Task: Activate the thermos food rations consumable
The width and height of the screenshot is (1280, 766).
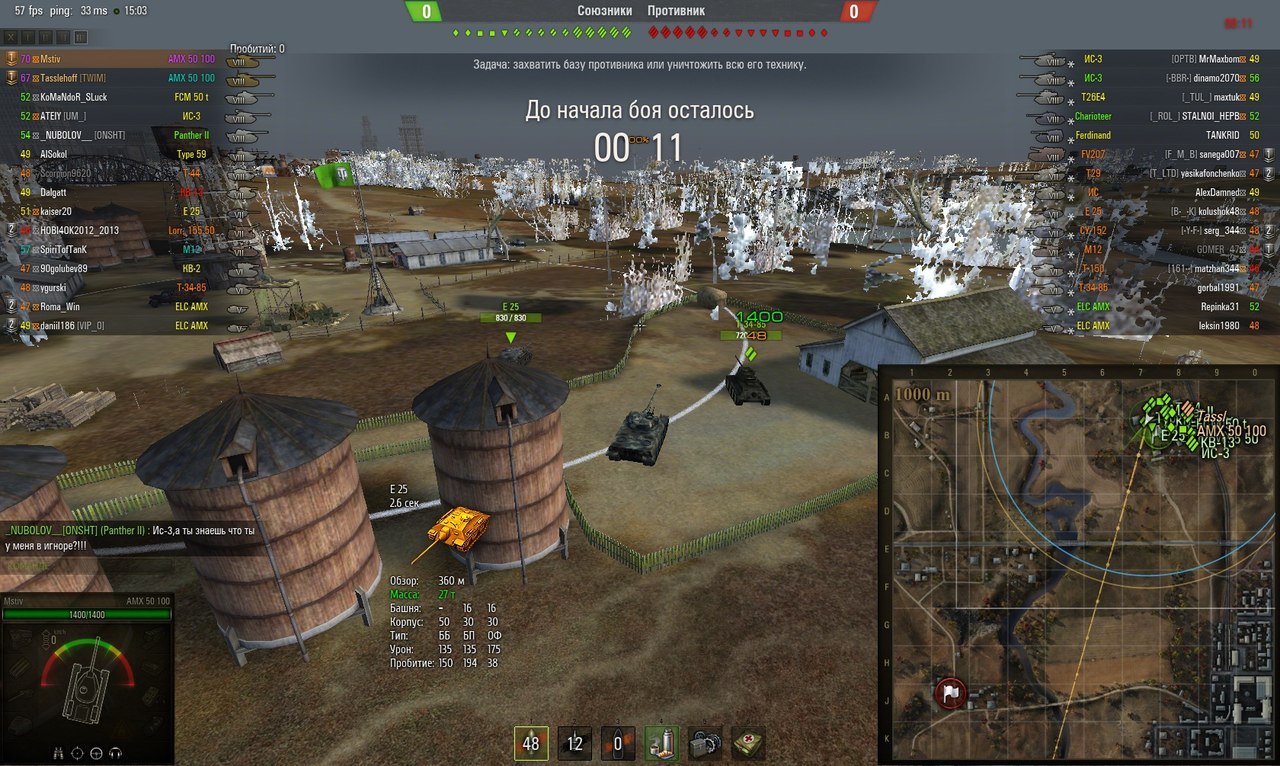Action: 662,743
